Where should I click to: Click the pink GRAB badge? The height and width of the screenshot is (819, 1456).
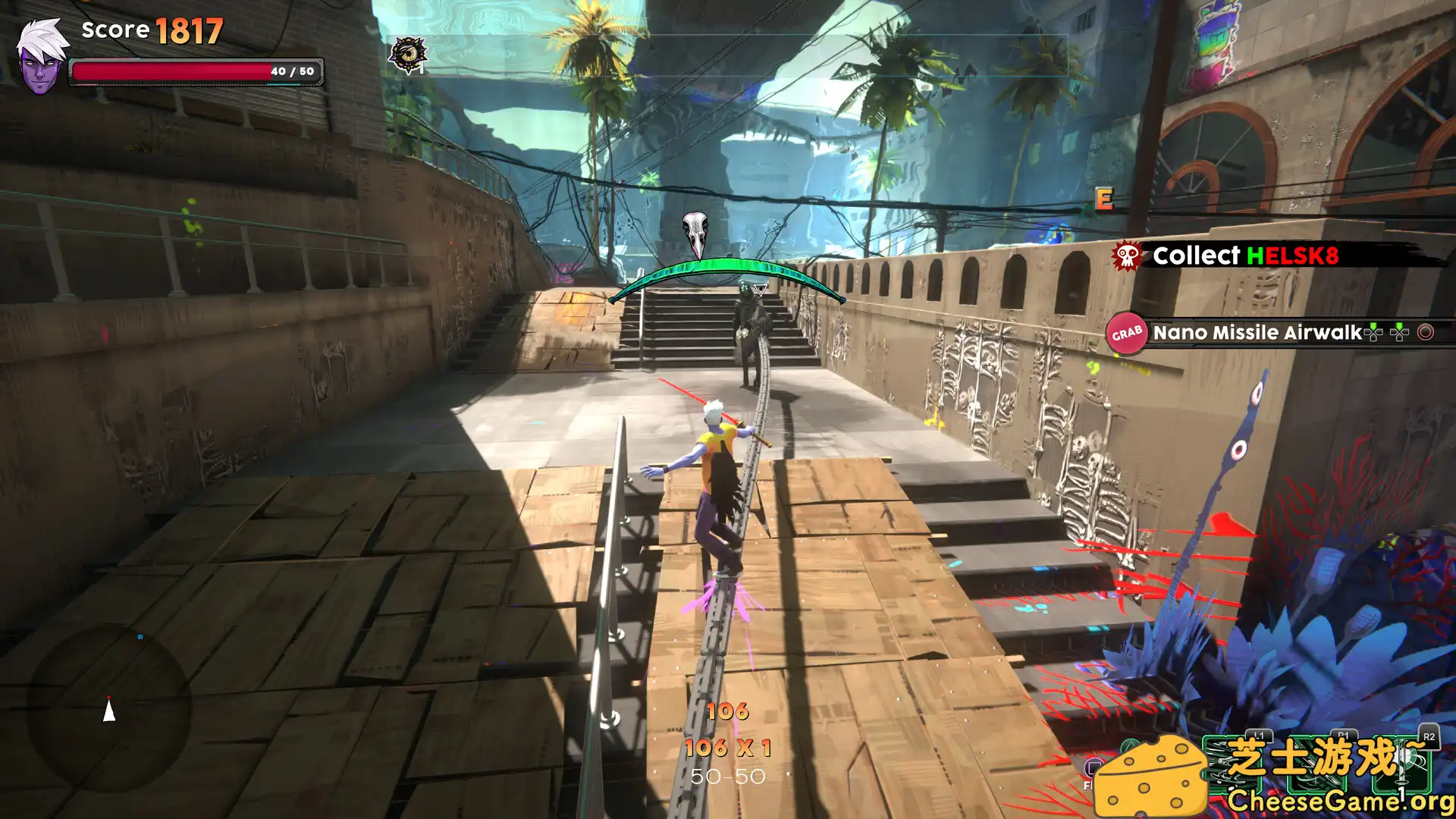click(x=1126, y=331)
